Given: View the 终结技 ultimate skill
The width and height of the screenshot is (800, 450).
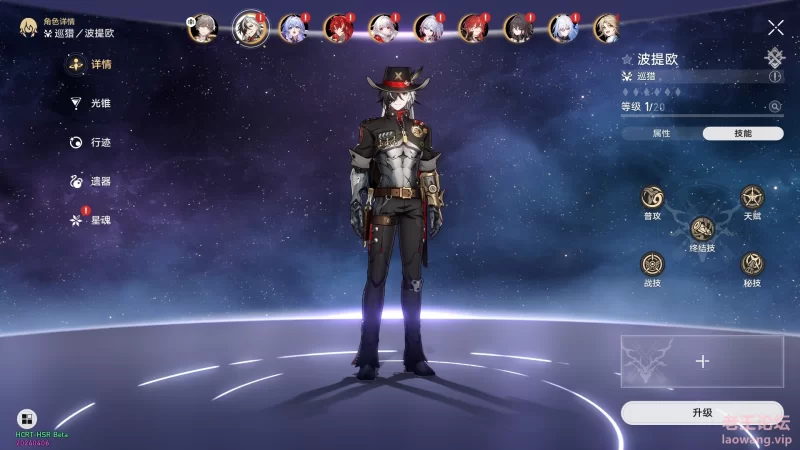Looking at the screenshot, I should click(x=702, y=229).
